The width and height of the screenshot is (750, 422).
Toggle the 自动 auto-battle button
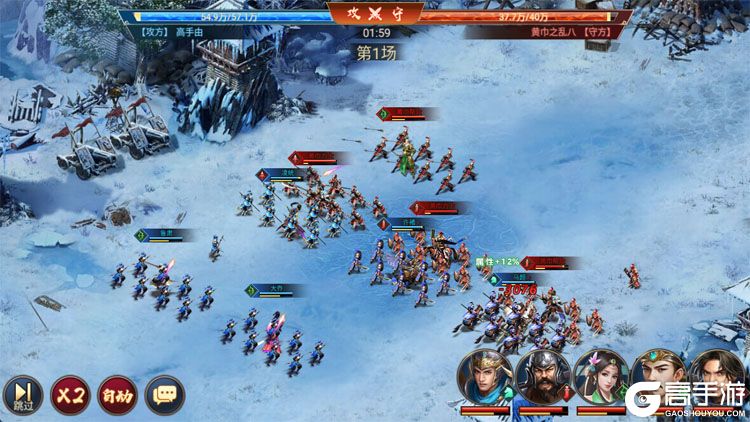click(117, 394)
